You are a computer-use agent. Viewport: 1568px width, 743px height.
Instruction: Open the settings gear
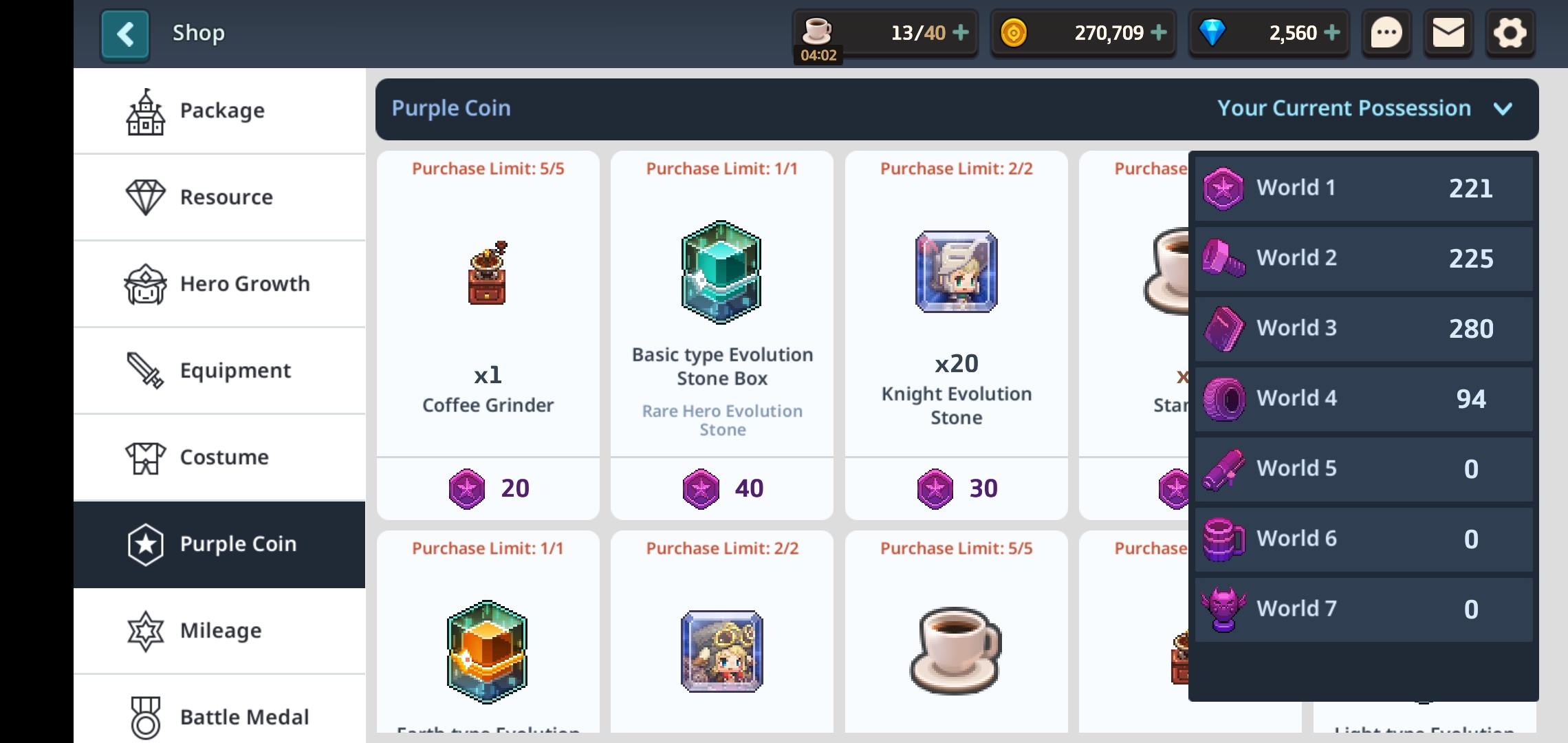pyautogui.click(x=1510, y=32)
